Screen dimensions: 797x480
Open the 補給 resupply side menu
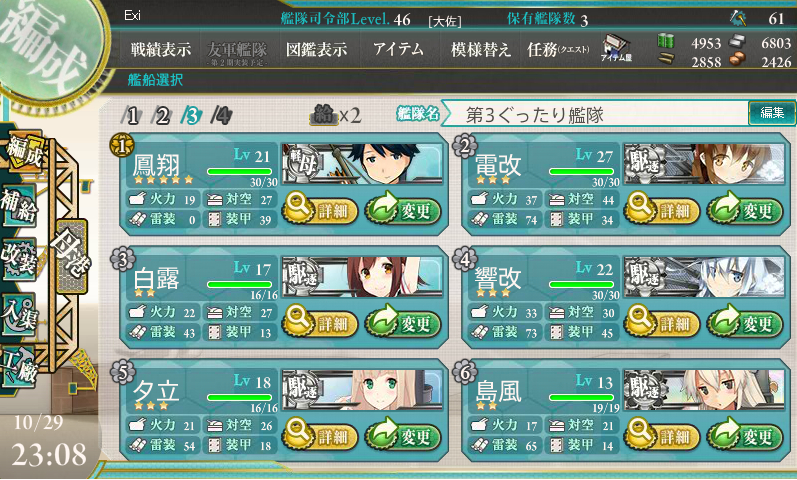(22, 203)
